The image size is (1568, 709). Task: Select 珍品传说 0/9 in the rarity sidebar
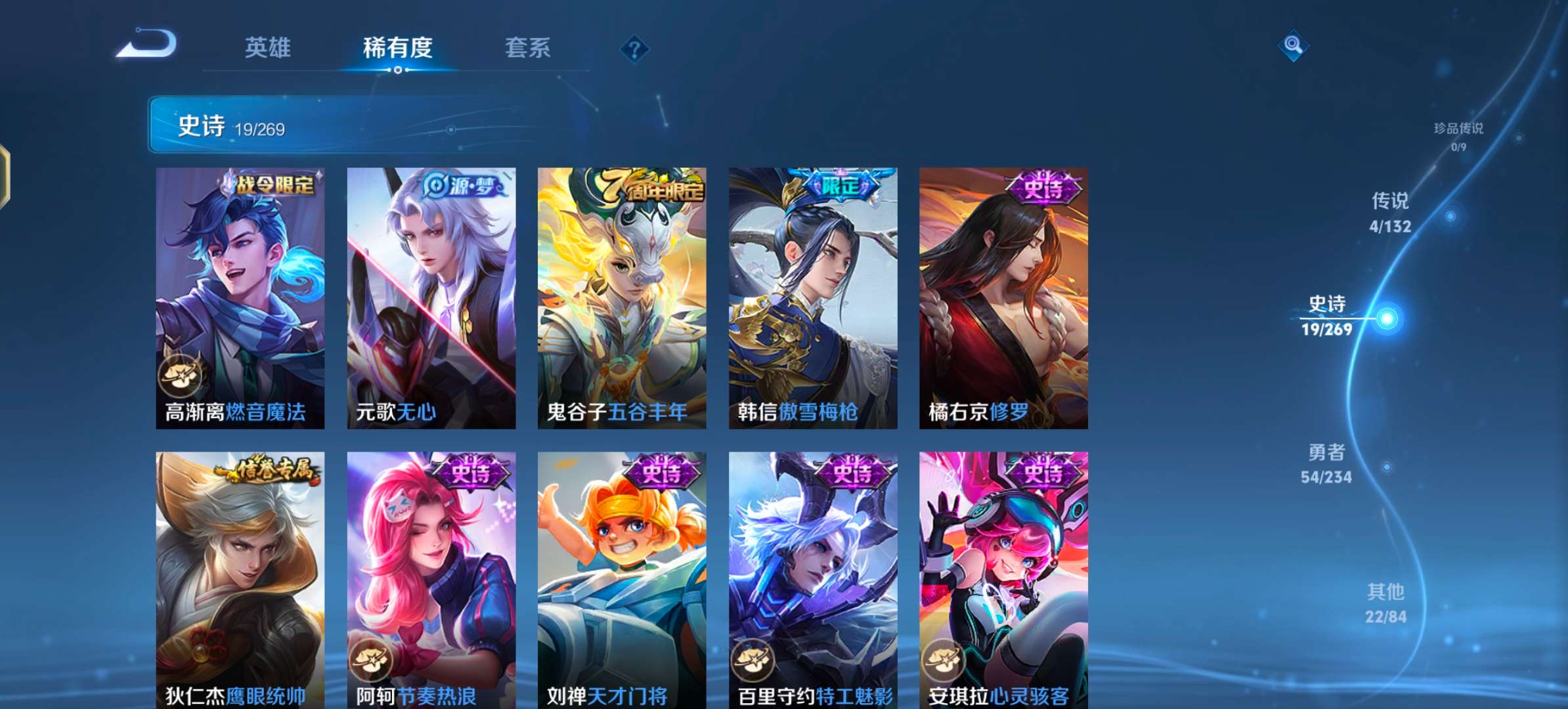point(1459,137)
